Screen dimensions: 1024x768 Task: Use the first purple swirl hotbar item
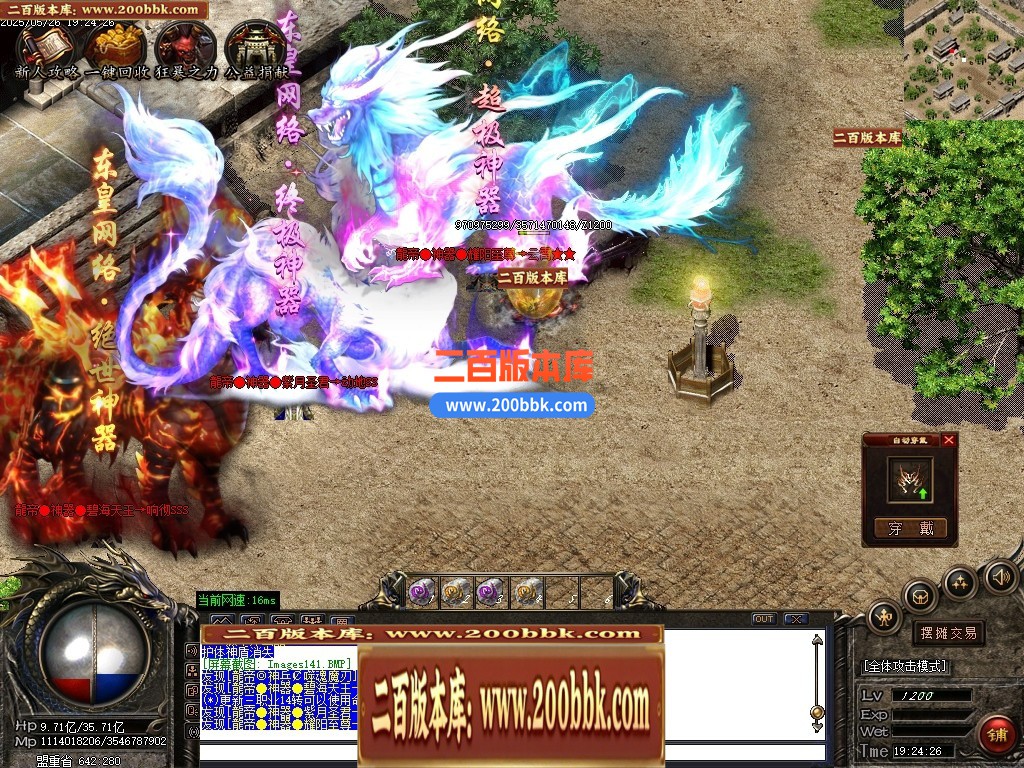click(422, 592)
